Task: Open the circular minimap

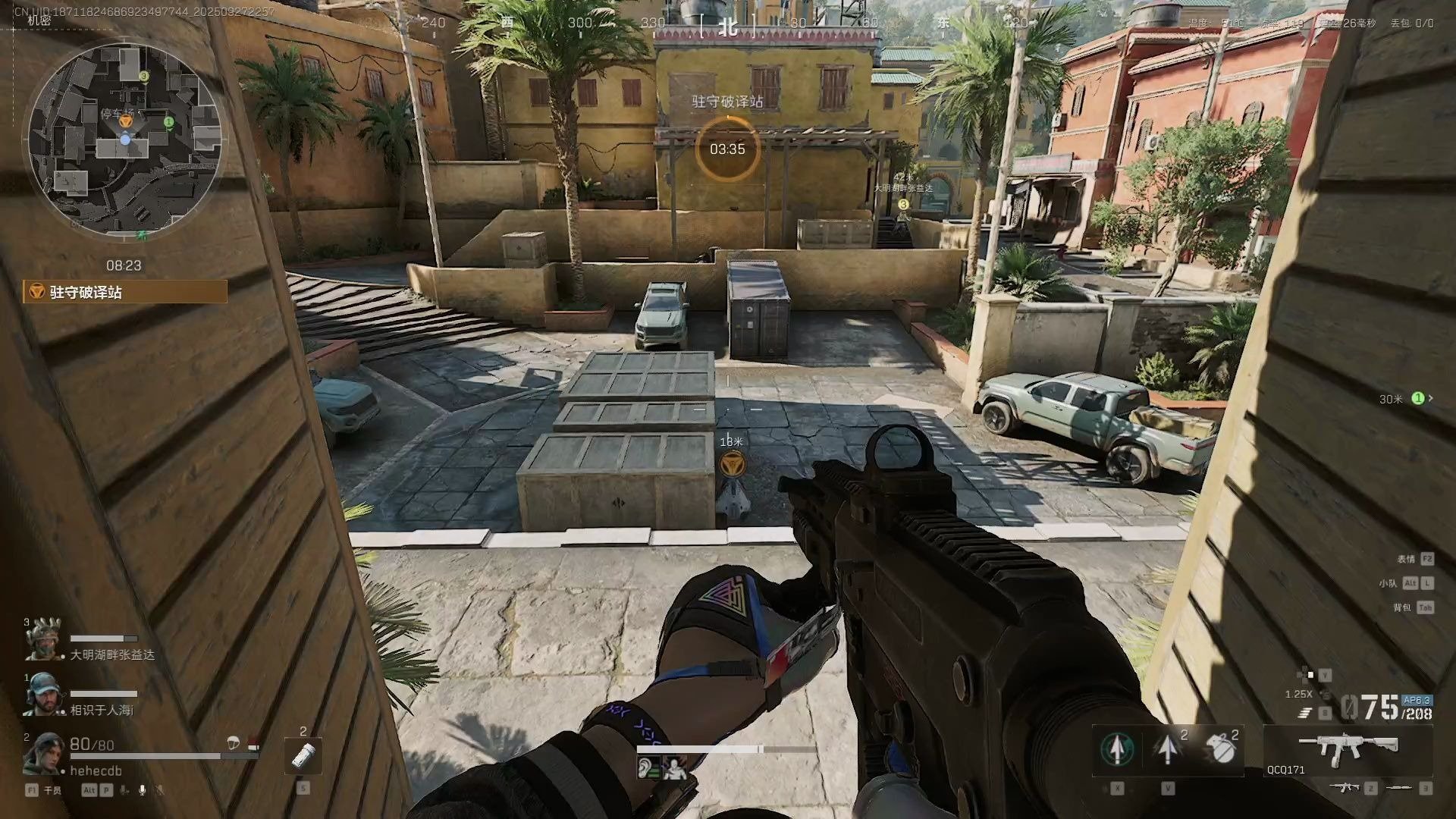Action: click(x=125, y=140)
